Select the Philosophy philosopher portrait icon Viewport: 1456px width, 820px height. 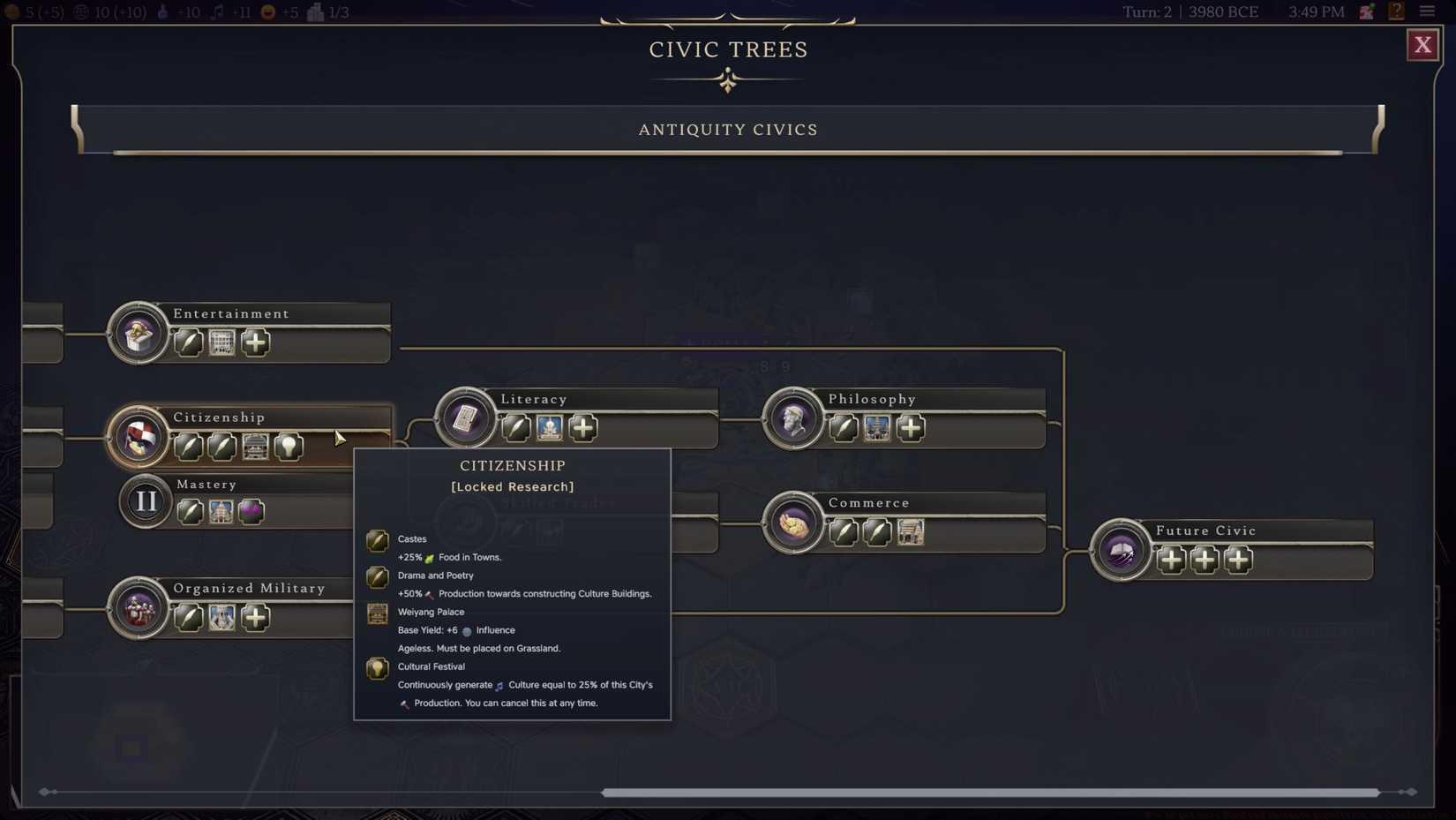tap(793, 420)
